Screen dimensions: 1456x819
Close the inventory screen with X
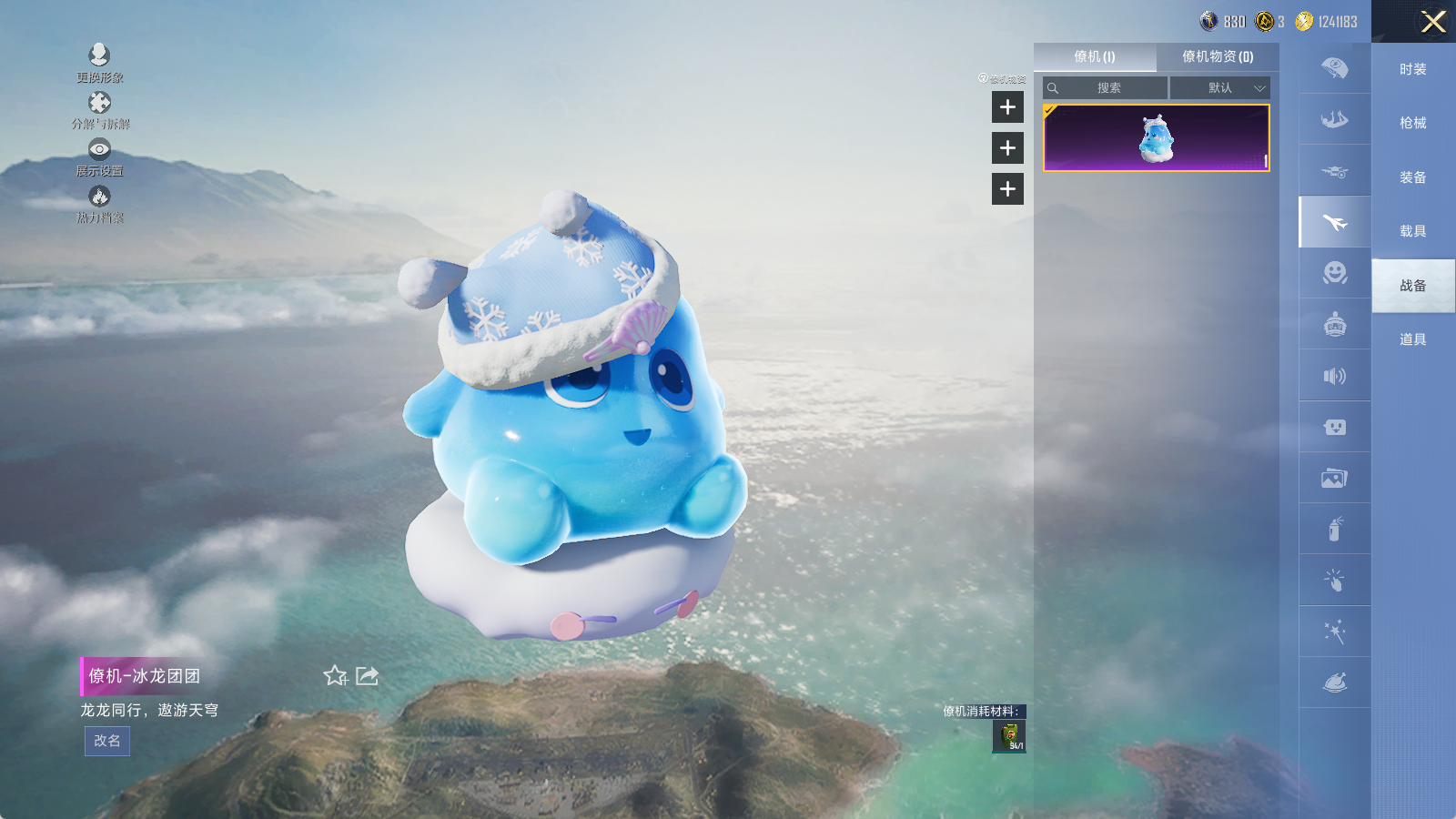click(x=1433, y=22)
